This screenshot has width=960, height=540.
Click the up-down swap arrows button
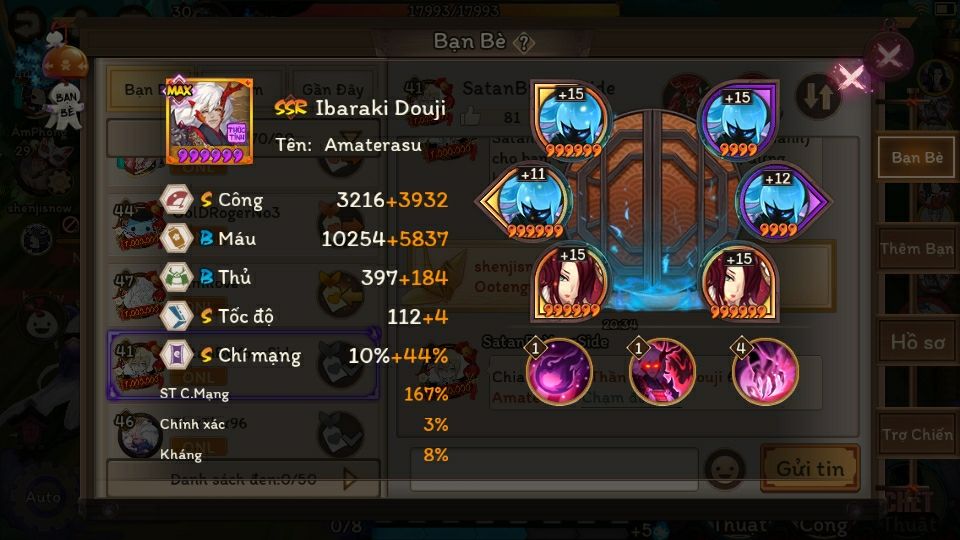coord(817,96)
